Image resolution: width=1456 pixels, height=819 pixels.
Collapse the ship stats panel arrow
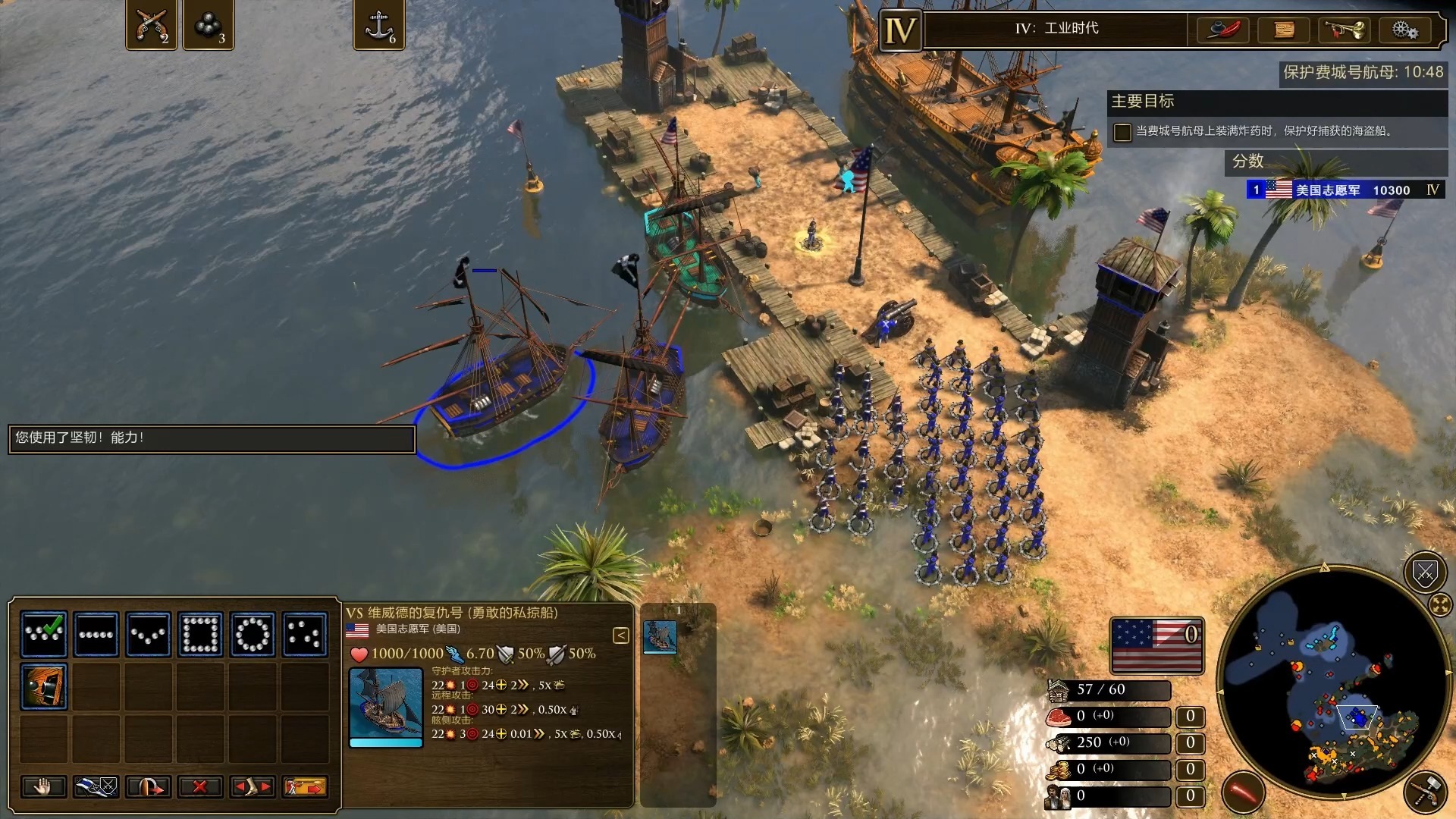(x=620, y=635)
